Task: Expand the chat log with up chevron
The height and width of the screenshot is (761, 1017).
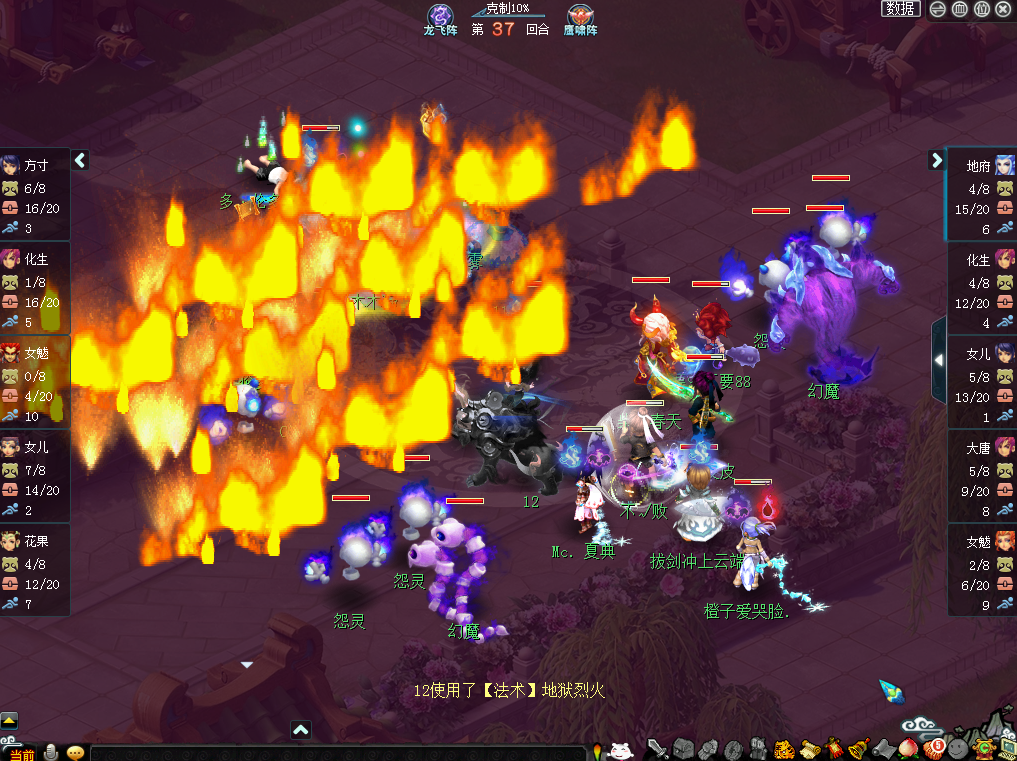Action: [x=301, y=731]
